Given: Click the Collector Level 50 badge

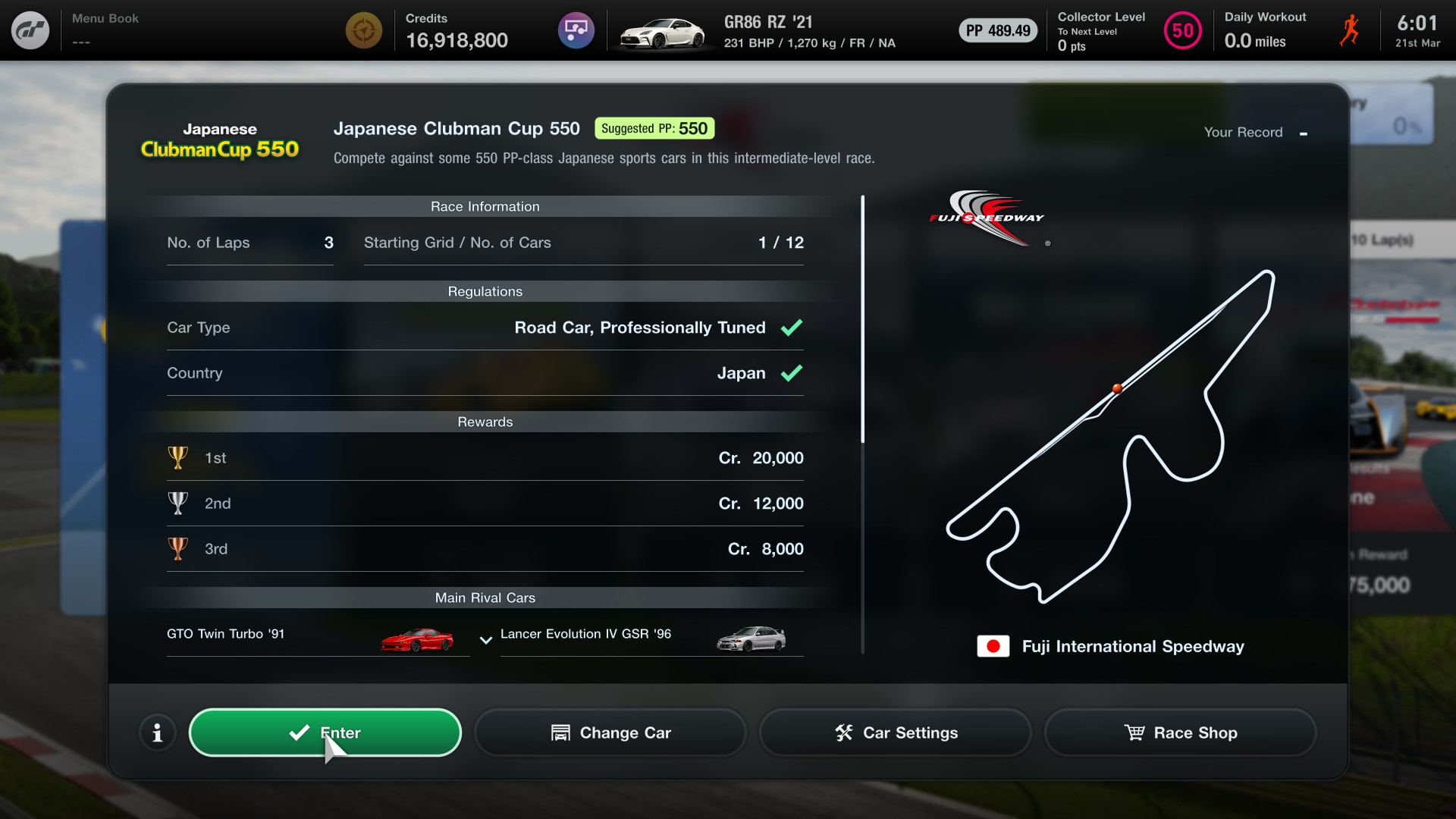Looking at the screenshot, I should click(1182, 30).
